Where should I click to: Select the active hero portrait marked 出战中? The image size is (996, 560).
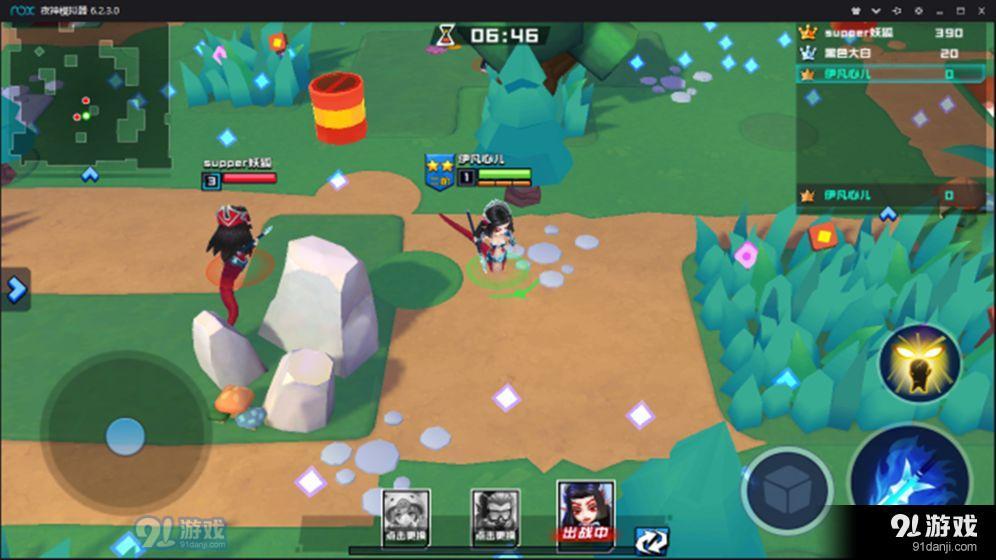pos(585,512)
